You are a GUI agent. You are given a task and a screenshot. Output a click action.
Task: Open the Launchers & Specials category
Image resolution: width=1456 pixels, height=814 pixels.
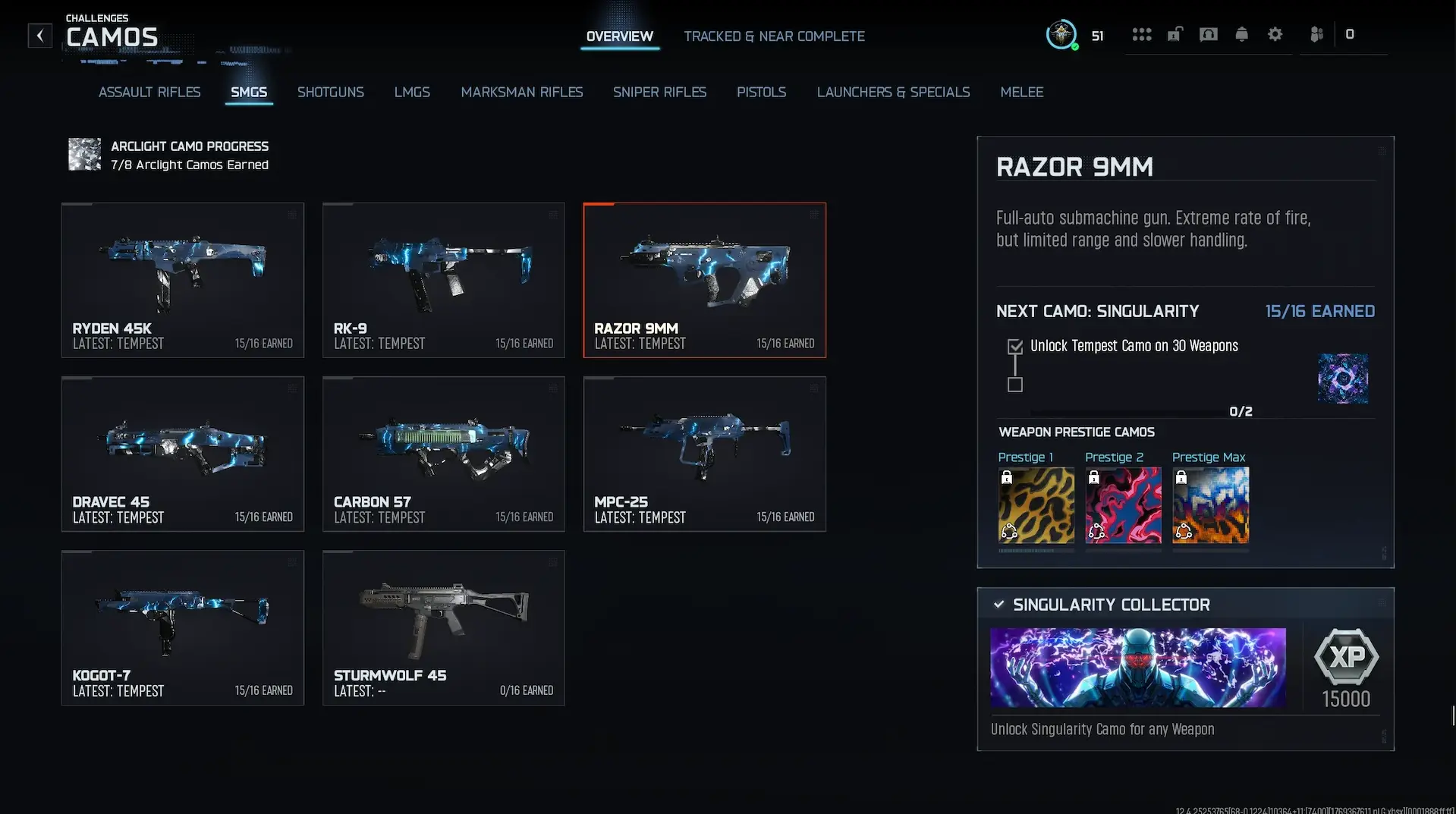893,92
